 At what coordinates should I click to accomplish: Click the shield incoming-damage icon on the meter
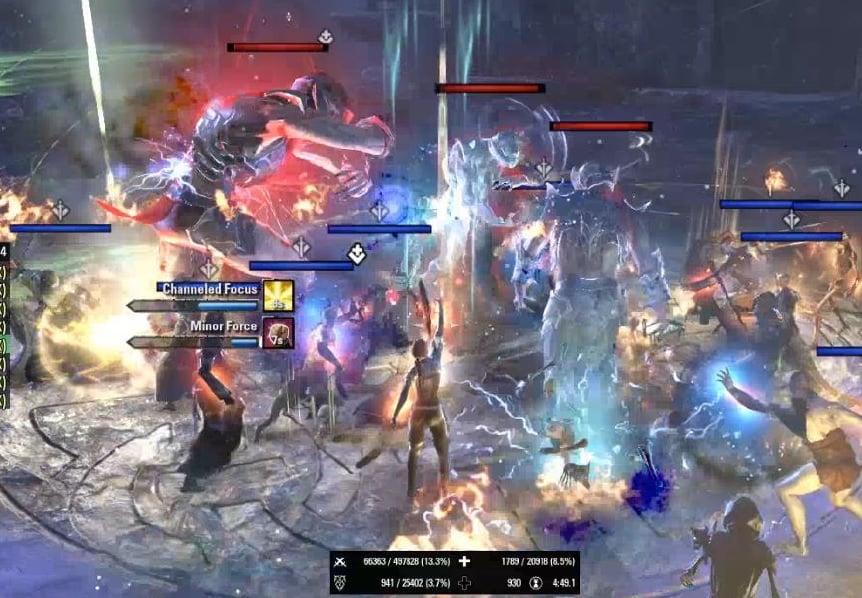[343, 581]
